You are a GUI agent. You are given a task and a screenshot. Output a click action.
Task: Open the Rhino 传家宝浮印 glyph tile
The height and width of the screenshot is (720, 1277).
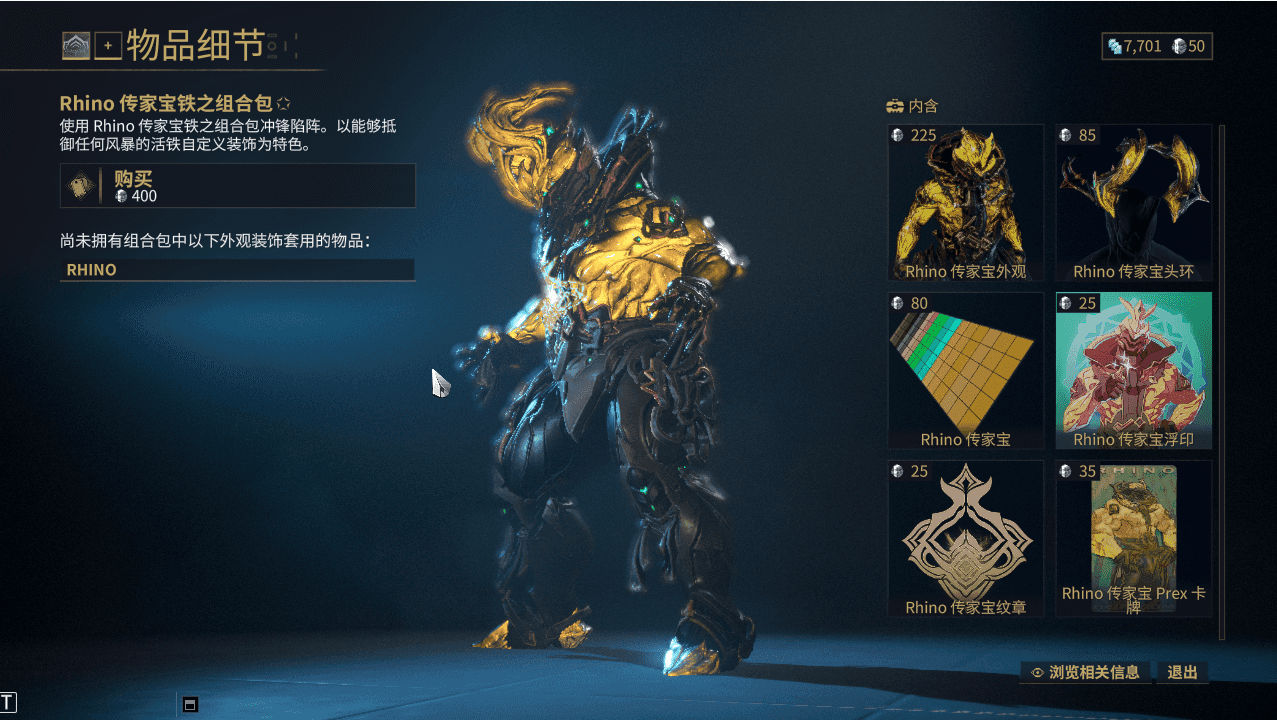[x=1133, y=370]
